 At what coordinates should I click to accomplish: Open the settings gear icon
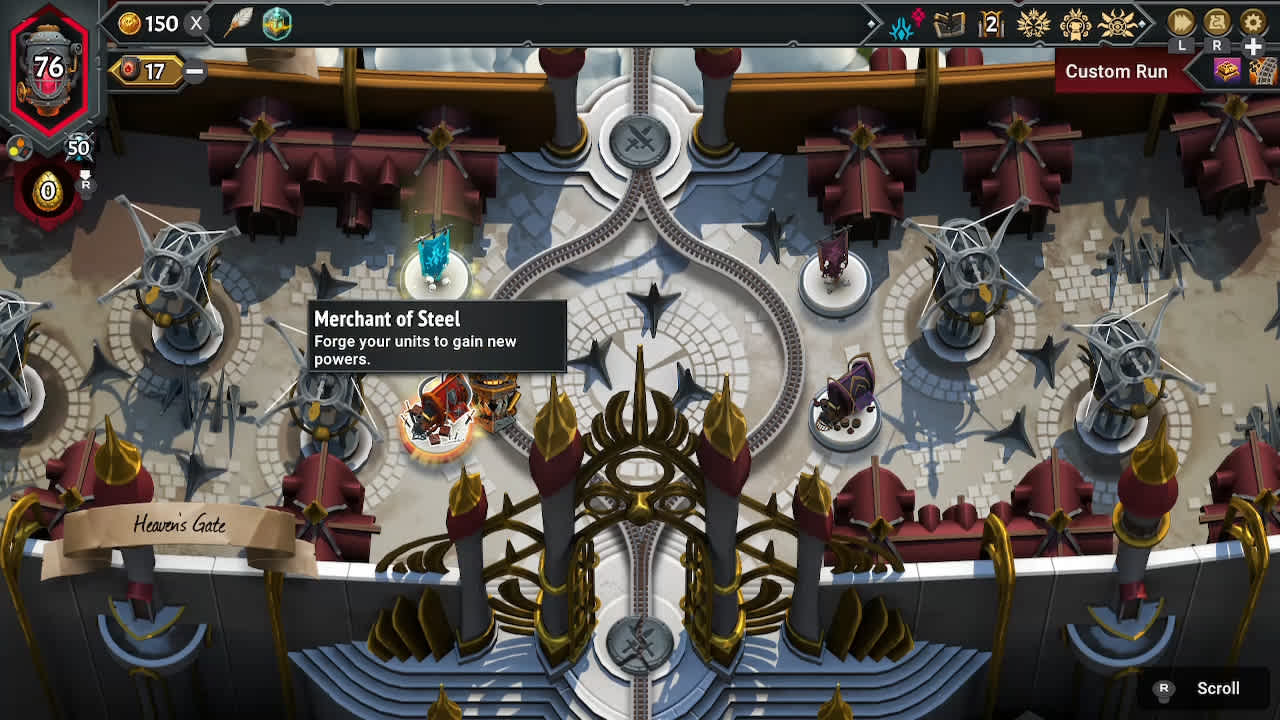click(x=1252, y=22)
